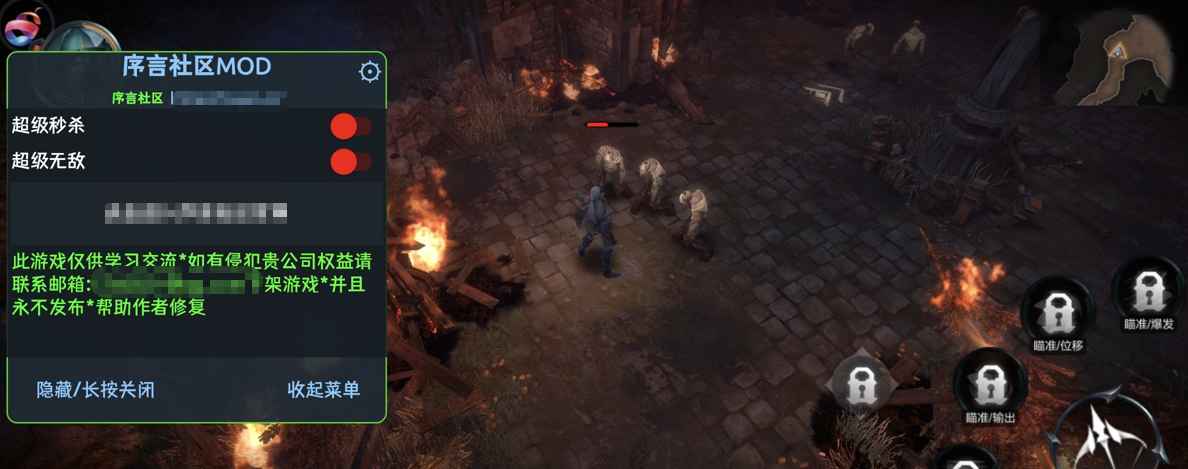Toggle the 超级秒杀 switch
The image size is (1188, 469).
tap(350, 126)
